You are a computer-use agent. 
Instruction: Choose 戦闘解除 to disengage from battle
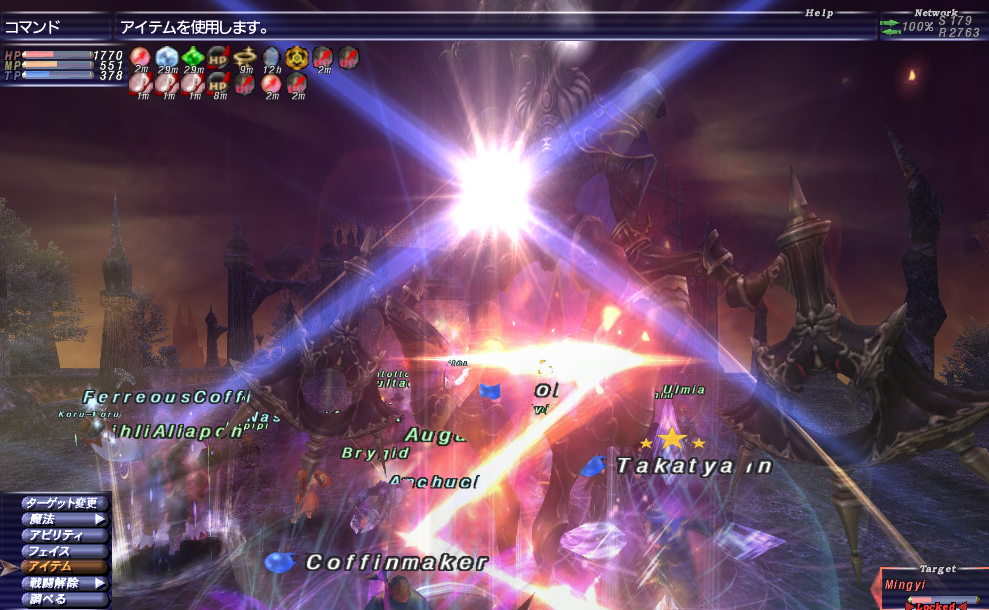point(61,583)
